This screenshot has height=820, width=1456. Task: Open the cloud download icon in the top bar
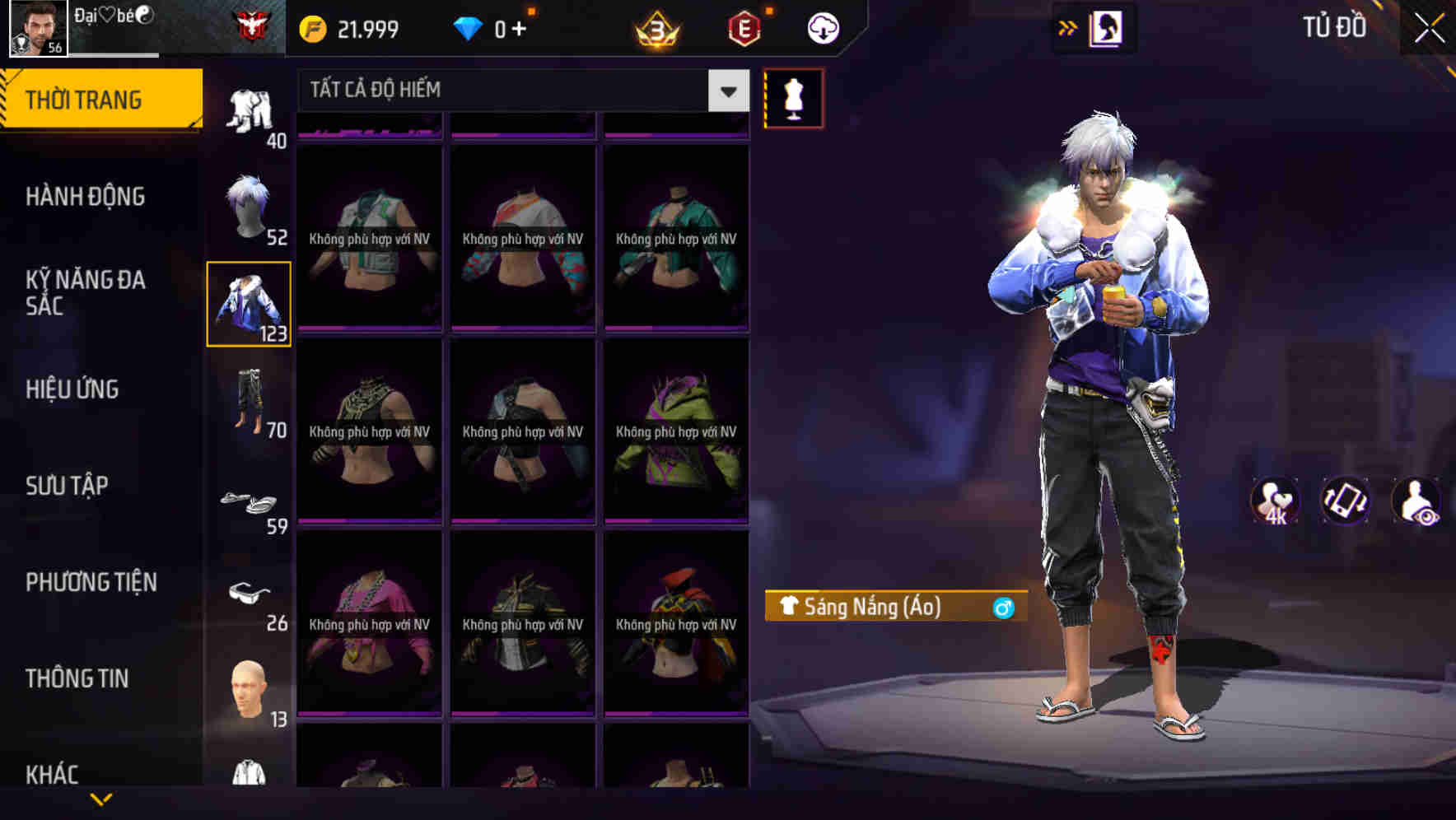(823, 27)
